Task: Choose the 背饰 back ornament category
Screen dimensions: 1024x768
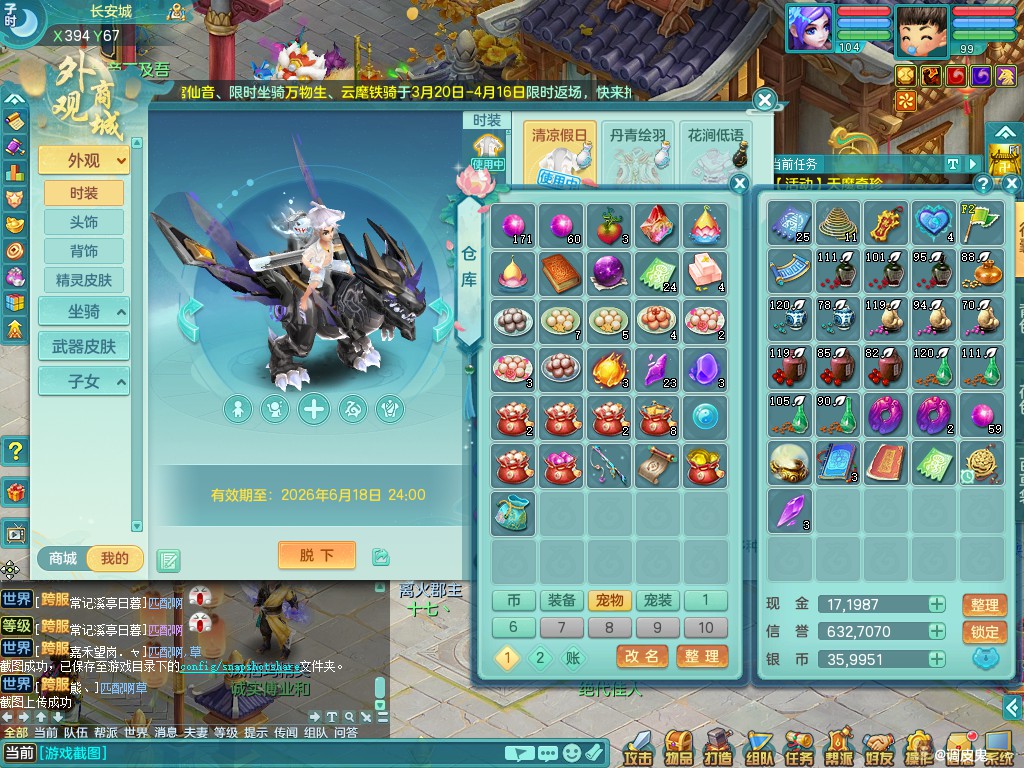Action: click(x=84, y=251)
